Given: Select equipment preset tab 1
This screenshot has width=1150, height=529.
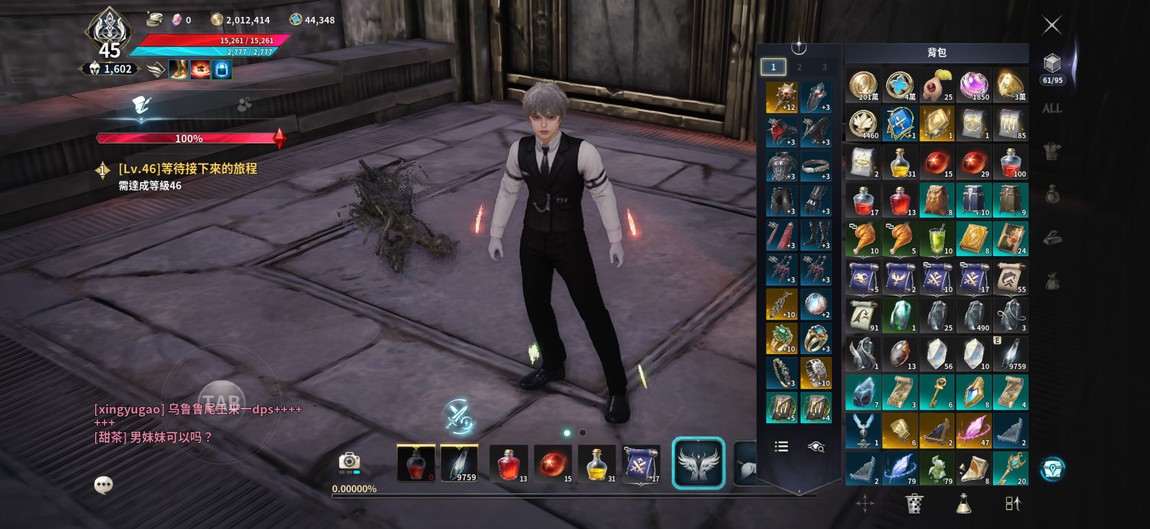Looking at the screenshot, I should click(x=772, y=67).
